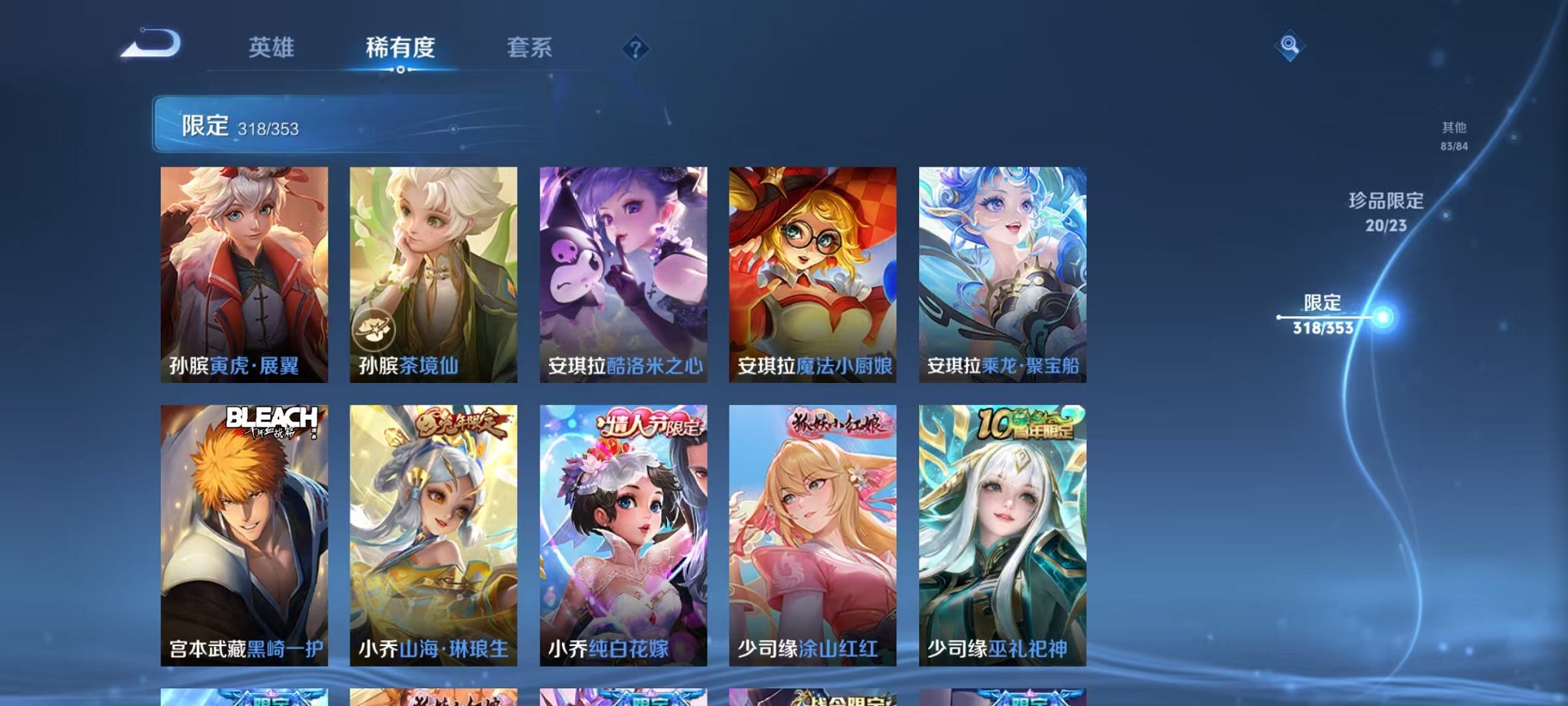Image resolution: width=1568 pixels, height=706 pixels.
Task: Switch to the 英雄 tab
Action: (273, 48)
